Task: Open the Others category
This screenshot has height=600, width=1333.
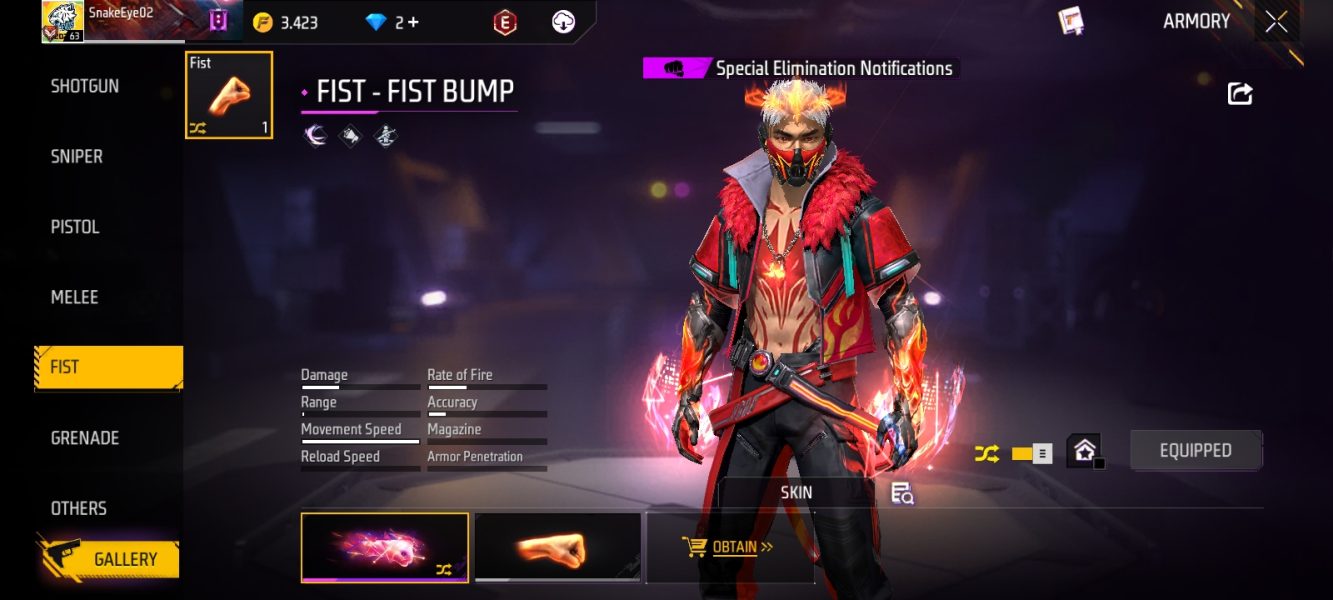Action: pos(79,508)
